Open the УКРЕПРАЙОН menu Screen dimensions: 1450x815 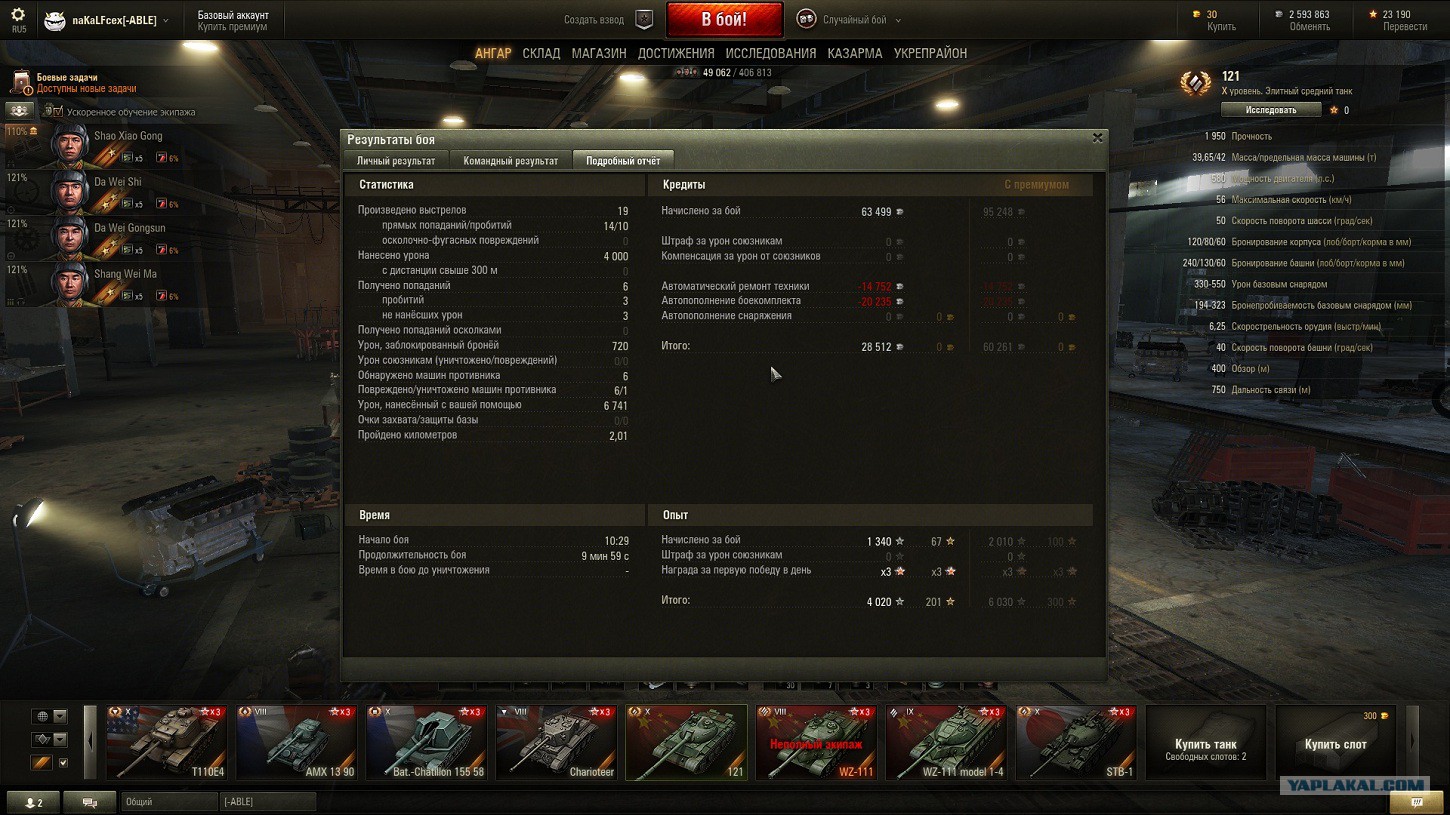point(930,53)
